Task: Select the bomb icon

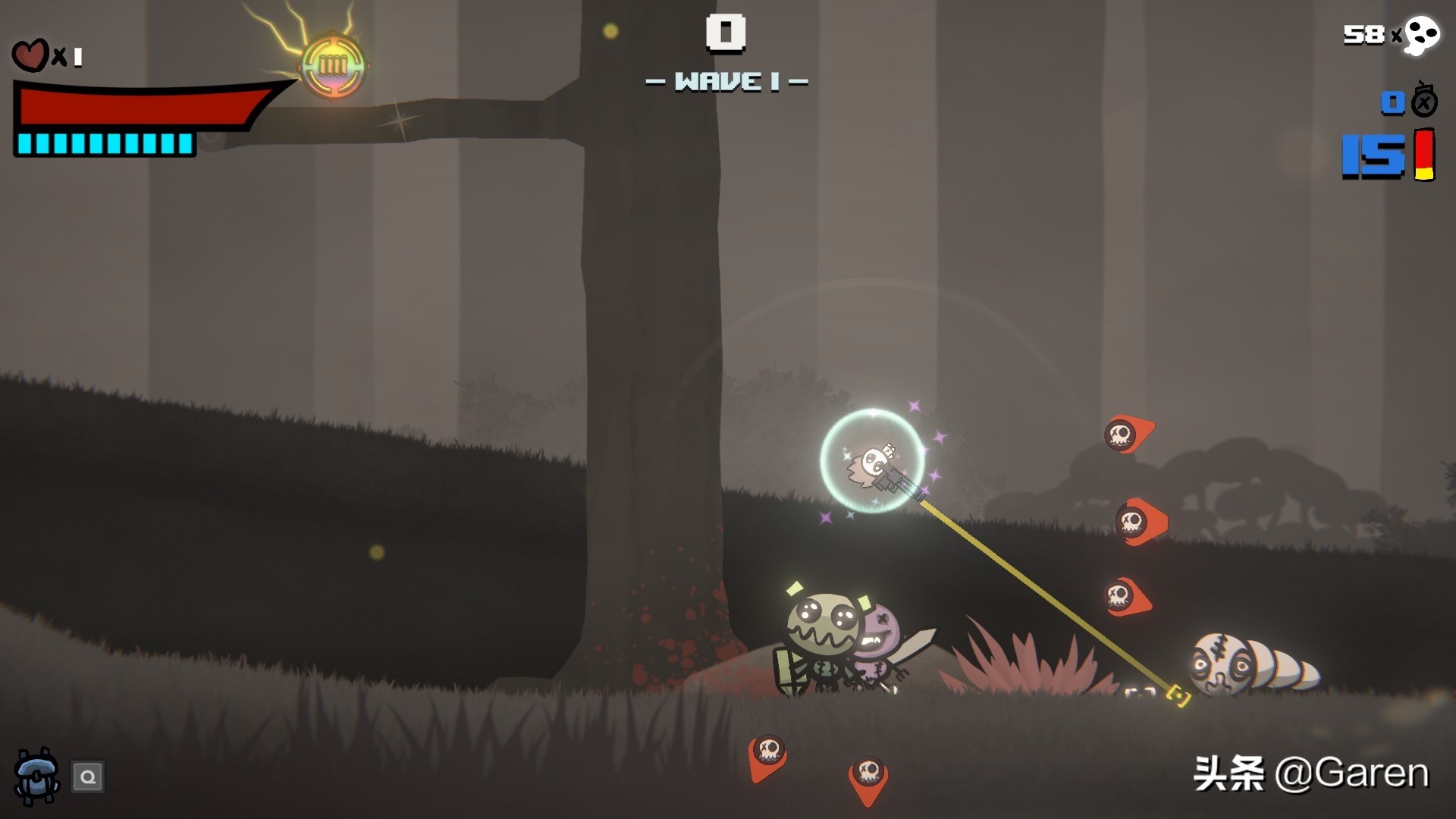Action: [x=1423, y=101]
